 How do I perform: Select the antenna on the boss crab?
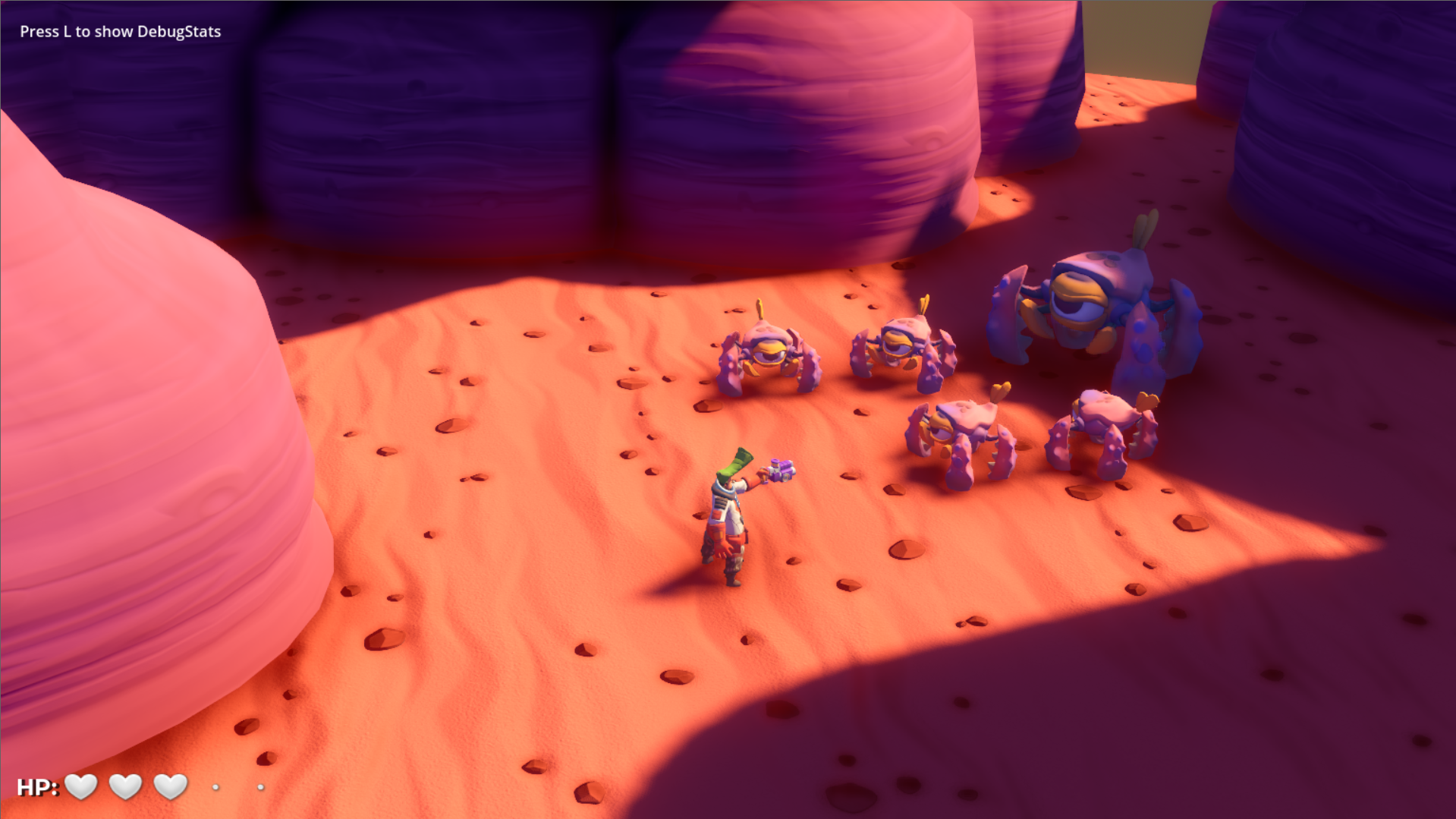[x=1146, y=228]
